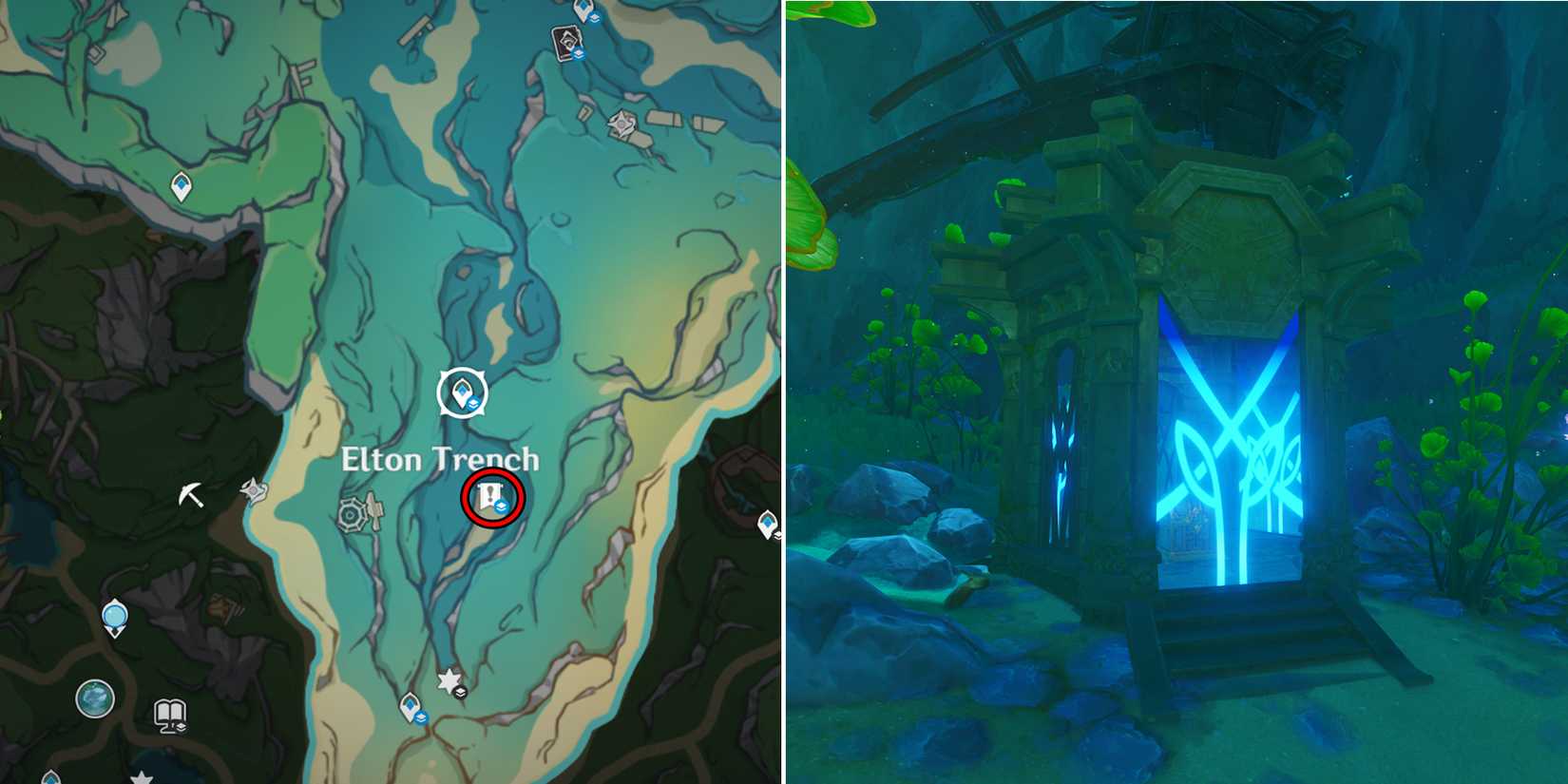Image resolution: width=1568 pixels, height=784 pixels.
Task: Click the pickaxe mining marker left of Elton Trench
Action: pyautogui.click(x=191, y=492)
